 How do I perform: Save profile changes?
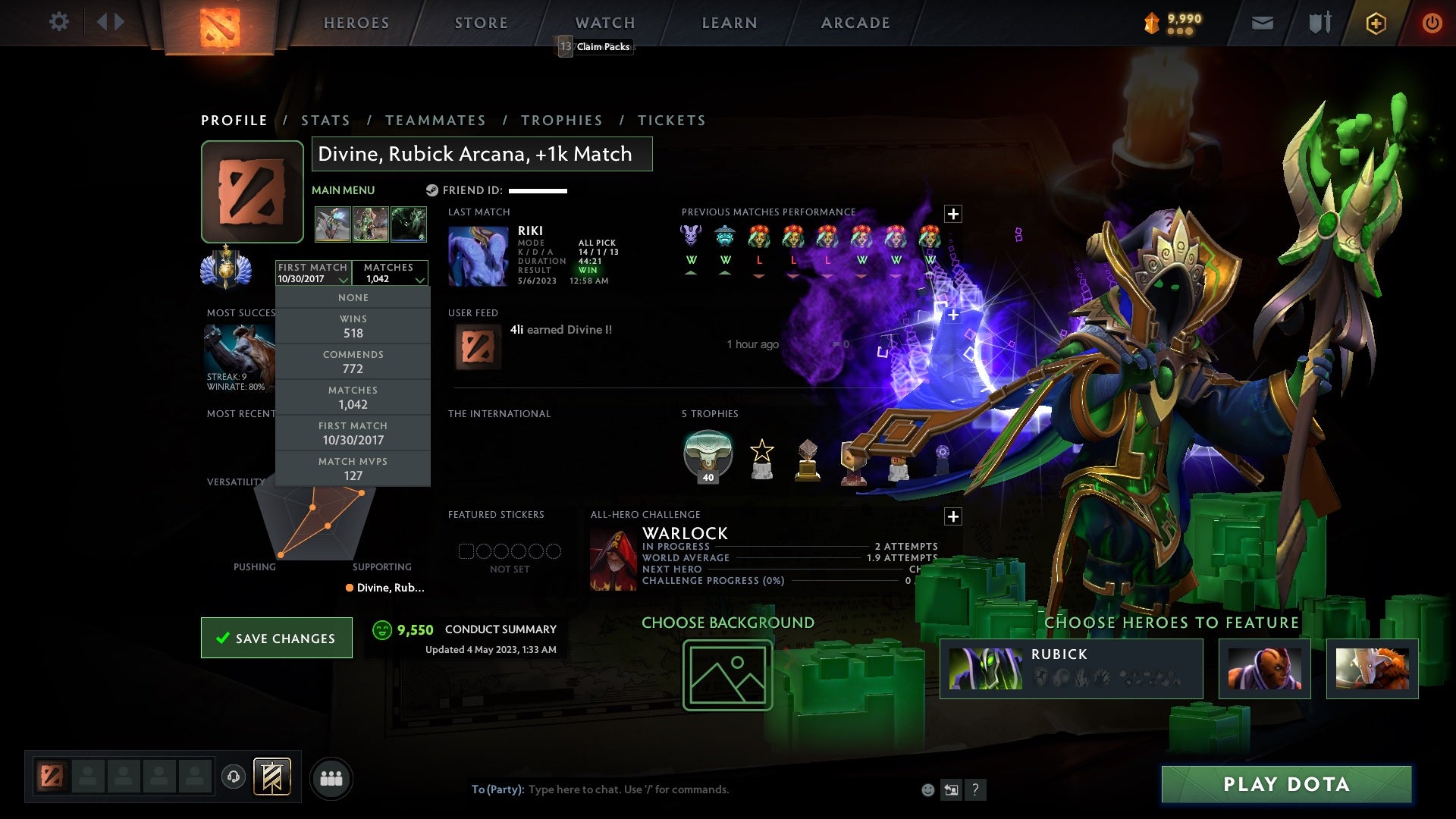coord(277,638)
